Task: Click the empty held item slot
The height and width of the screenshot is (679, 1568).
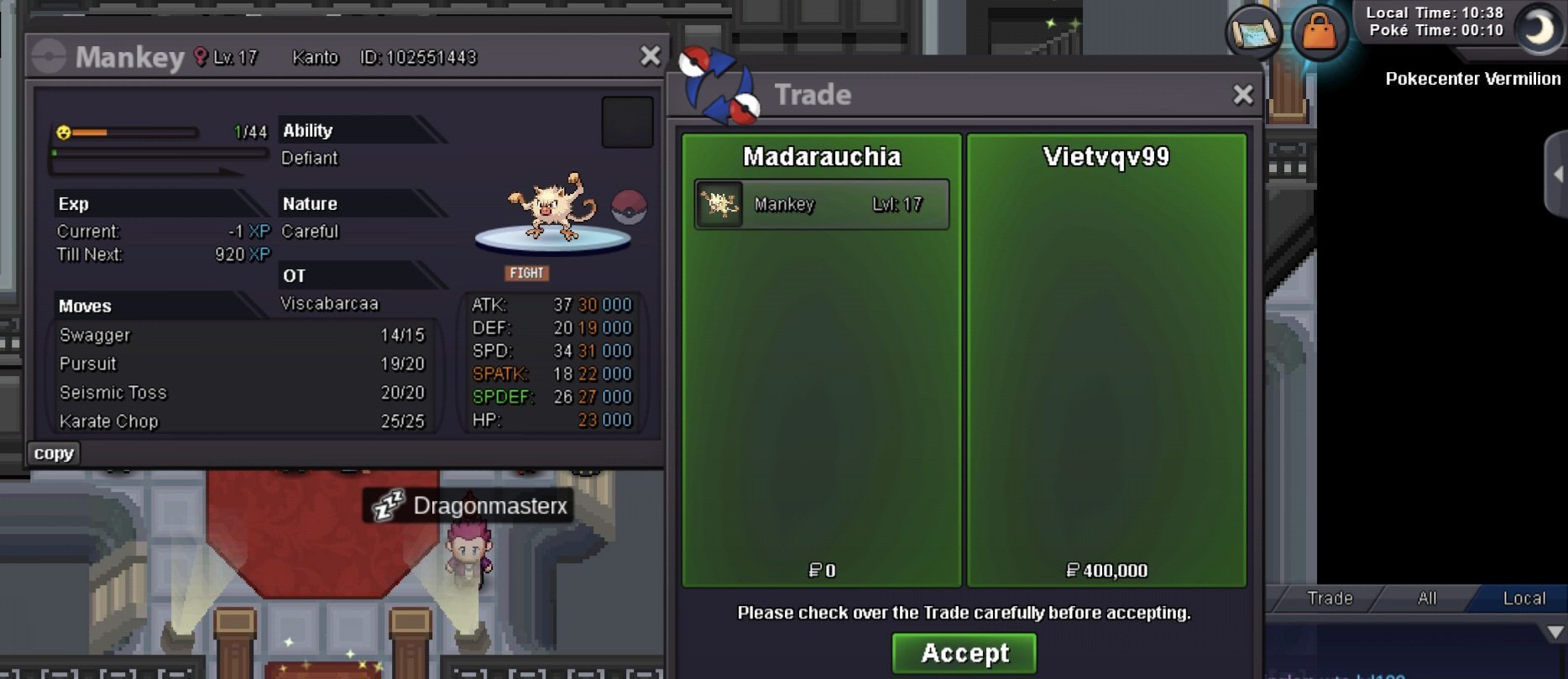Action: 627,123
